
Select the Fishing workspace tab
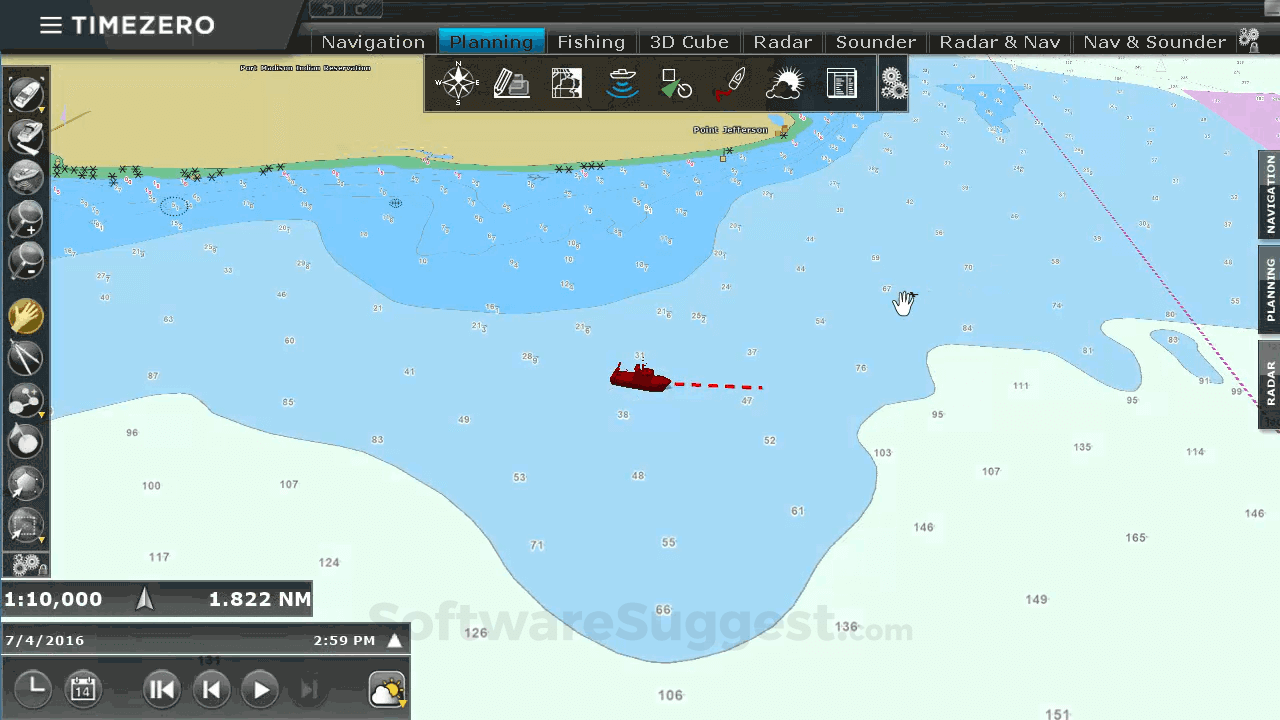(x=591, y=42)
